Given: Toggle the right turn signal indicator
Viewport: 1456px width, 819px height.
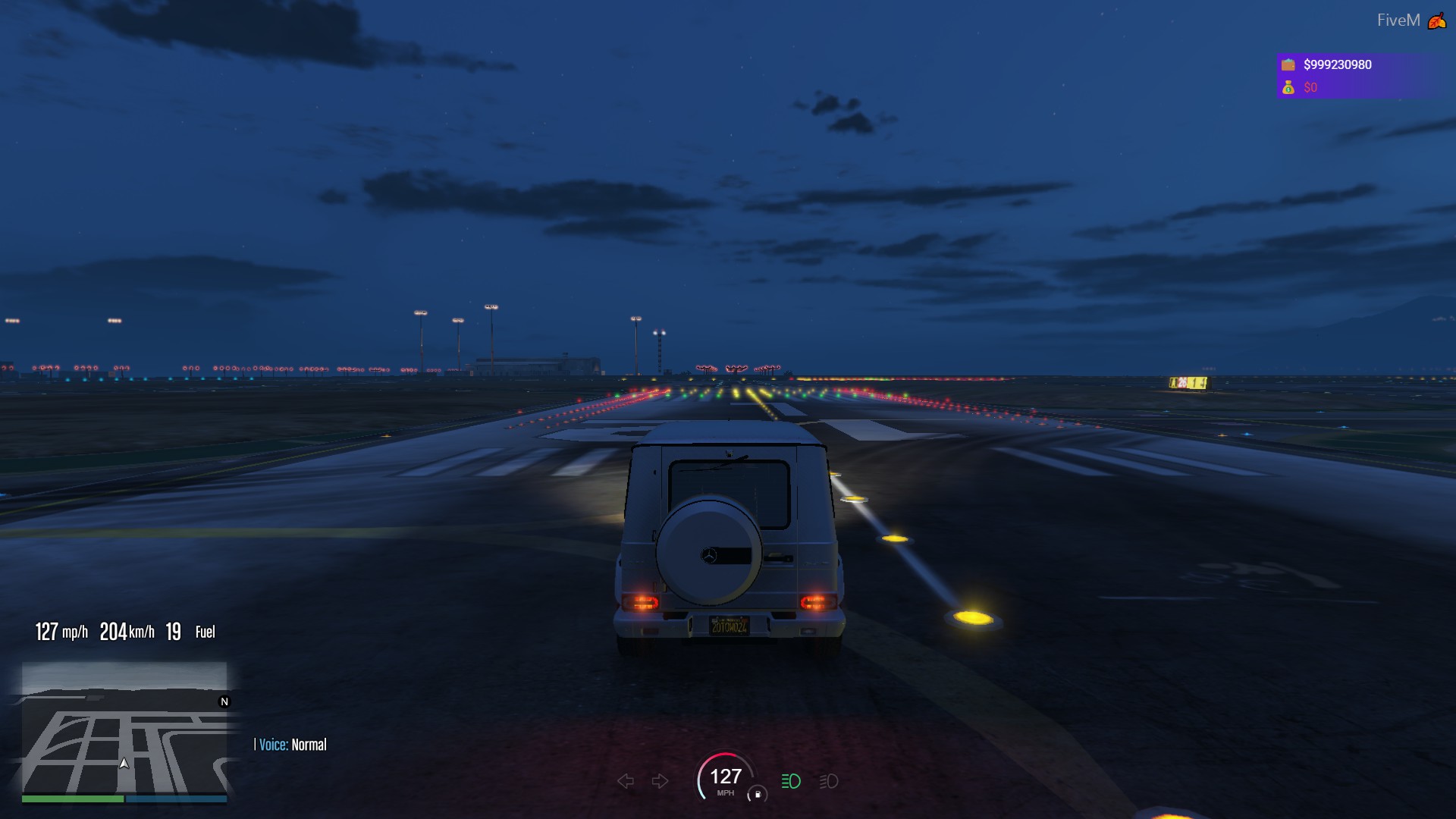Looking at the screenshot, I should [x=659, y=780].
